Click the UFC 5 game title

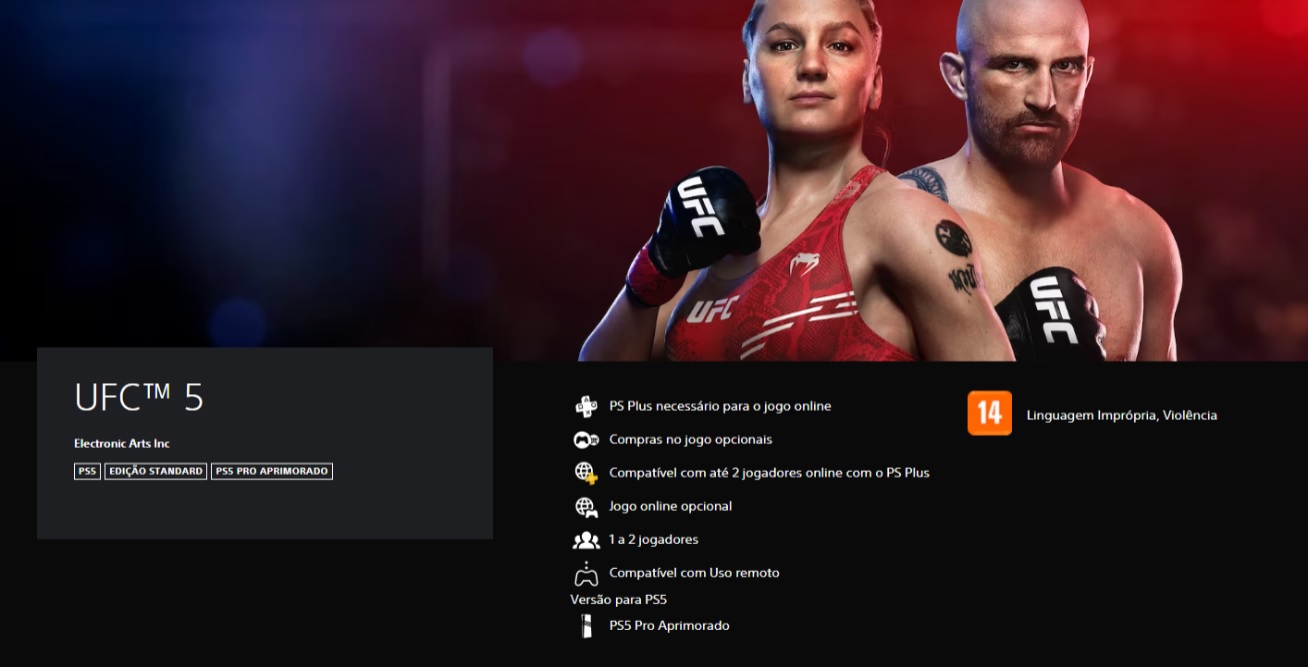coord(139,398)
